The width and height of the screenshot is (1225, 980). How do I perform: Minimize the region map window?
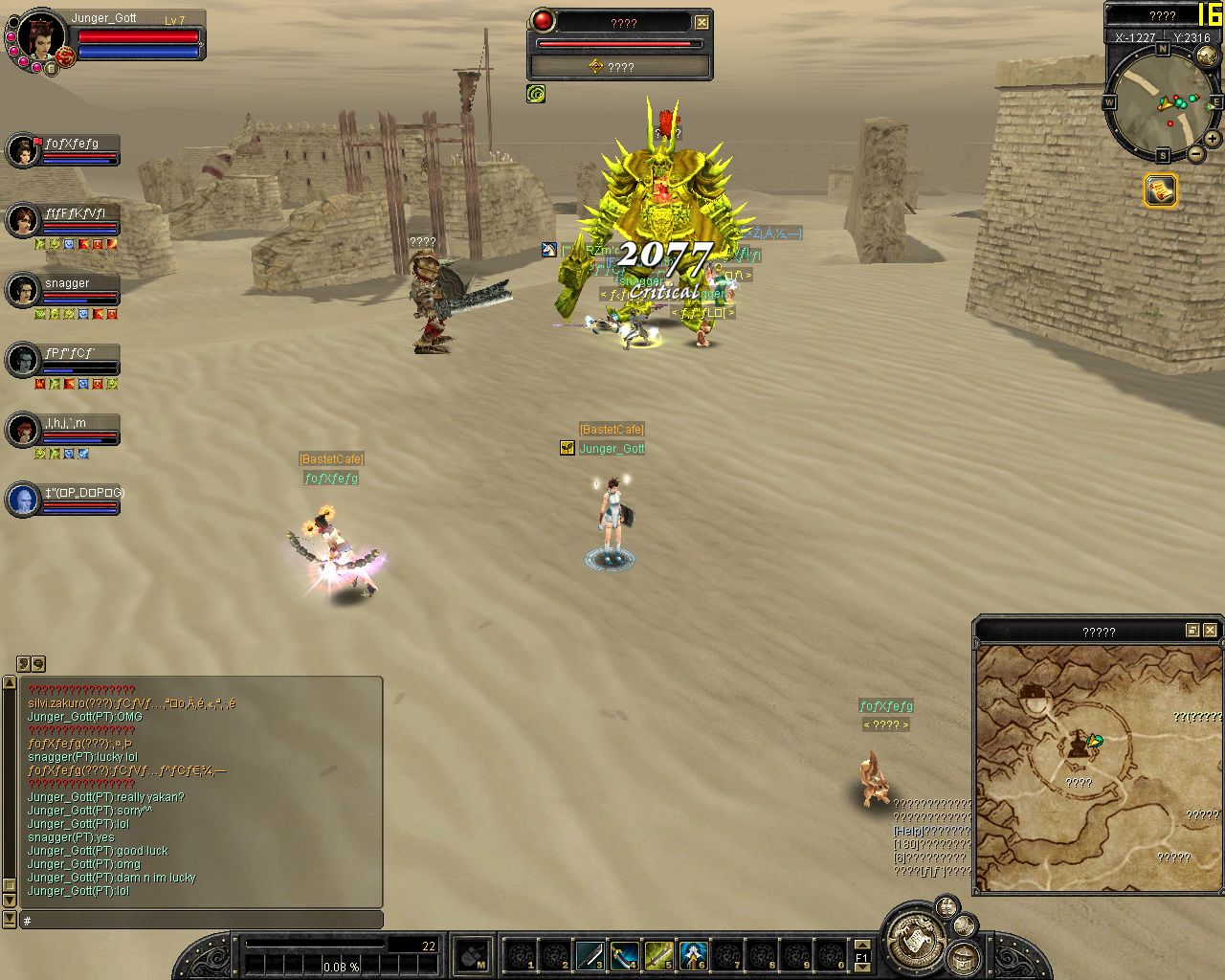point(1192,630)
